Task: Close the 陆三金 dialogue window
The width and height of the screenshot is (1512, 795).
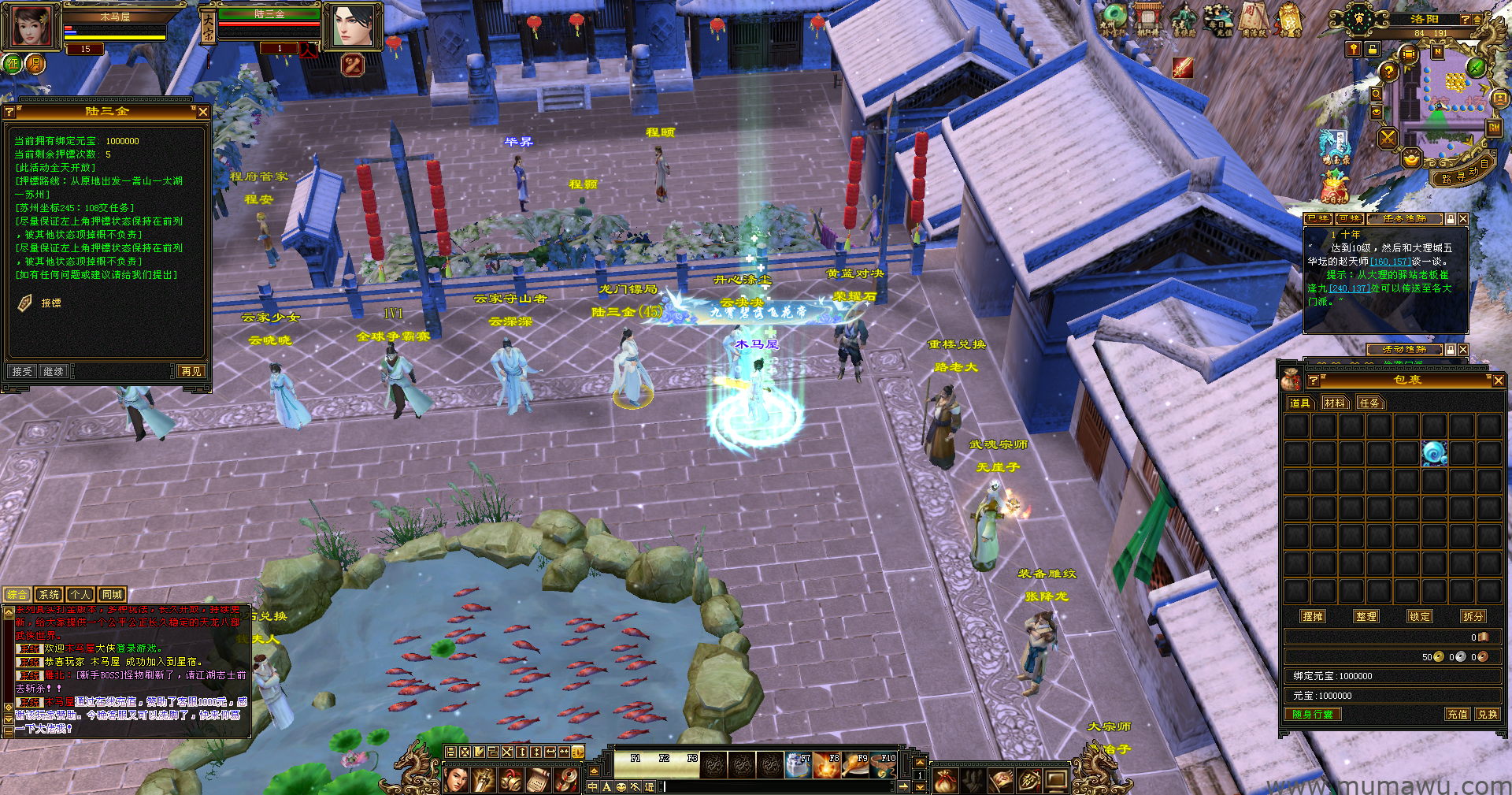Action: click(202, 112)
